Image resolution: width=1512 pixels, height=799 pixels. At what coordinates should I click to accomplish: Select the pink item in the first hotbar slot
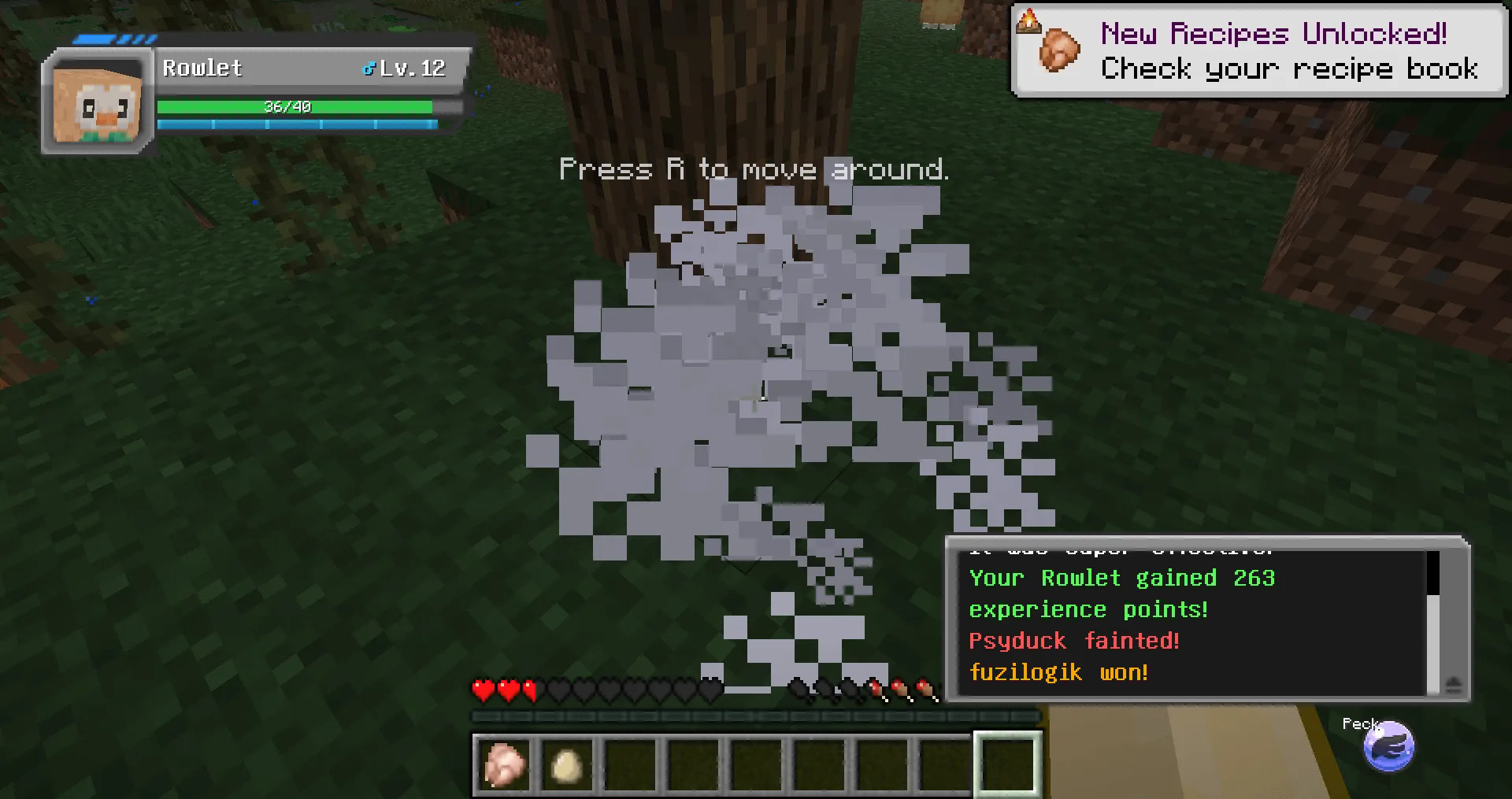point(505,764)
